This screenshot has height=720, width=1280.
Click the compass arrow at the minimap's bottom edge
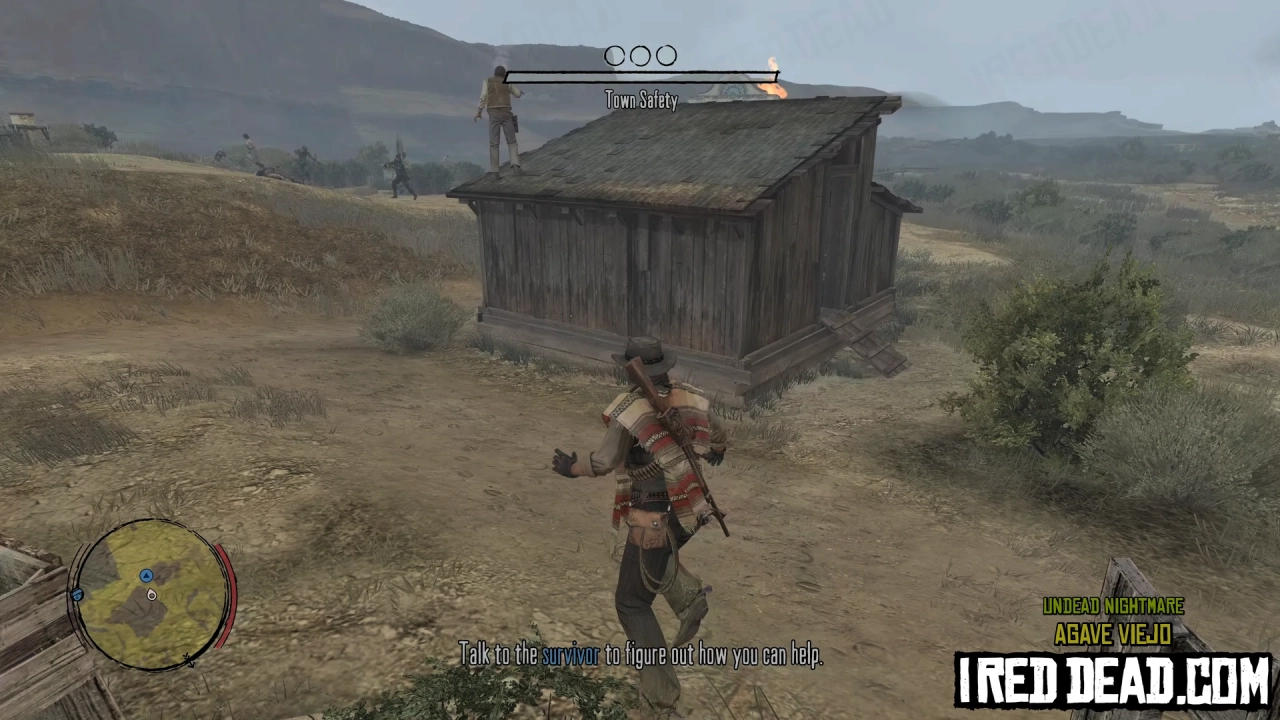pos(190,660)
